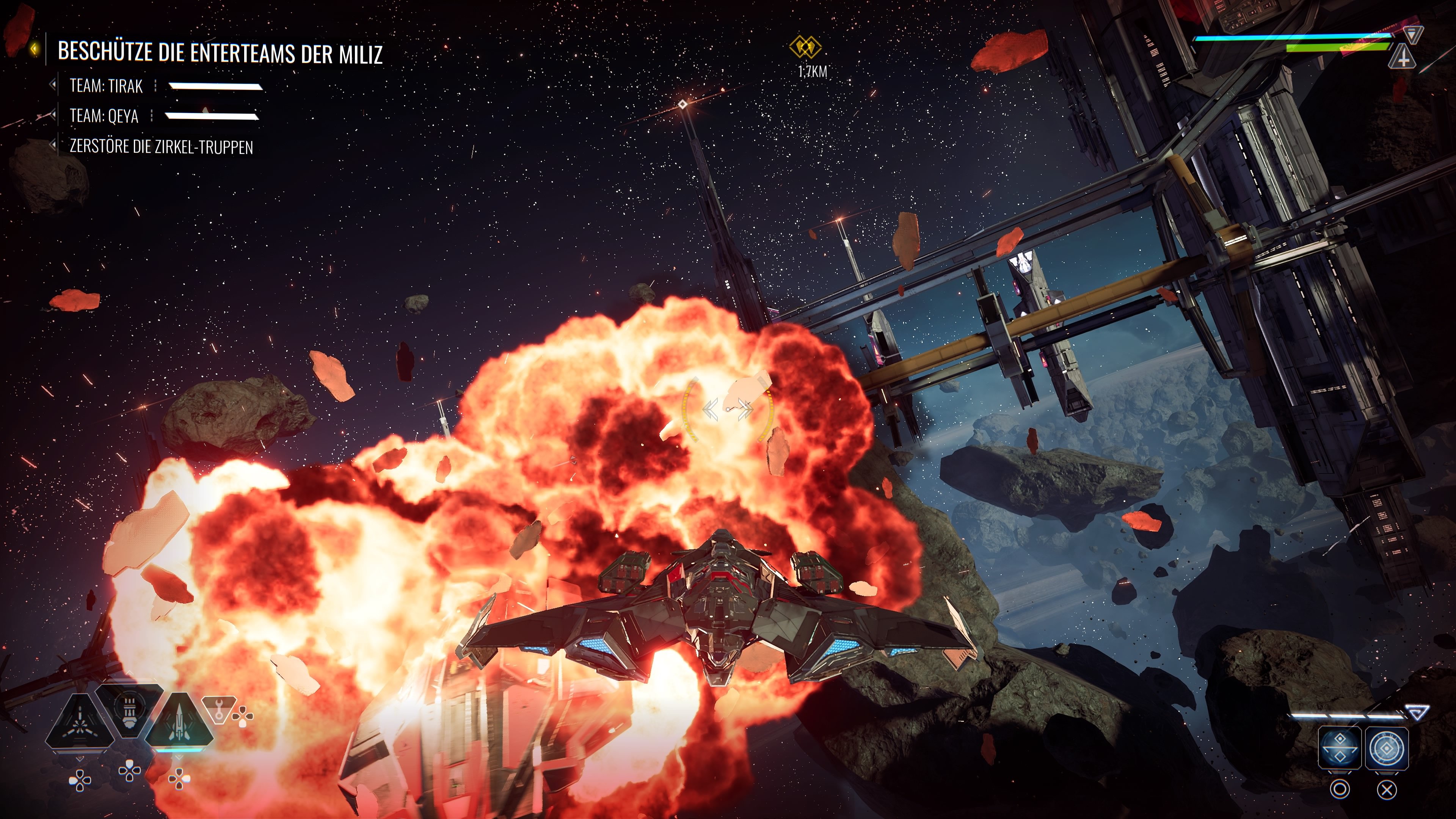Screen dimensions: 1456x819
Task: Activate the concentric-circle device ability
Action: pyautogui.click(x=1387, y=748)
